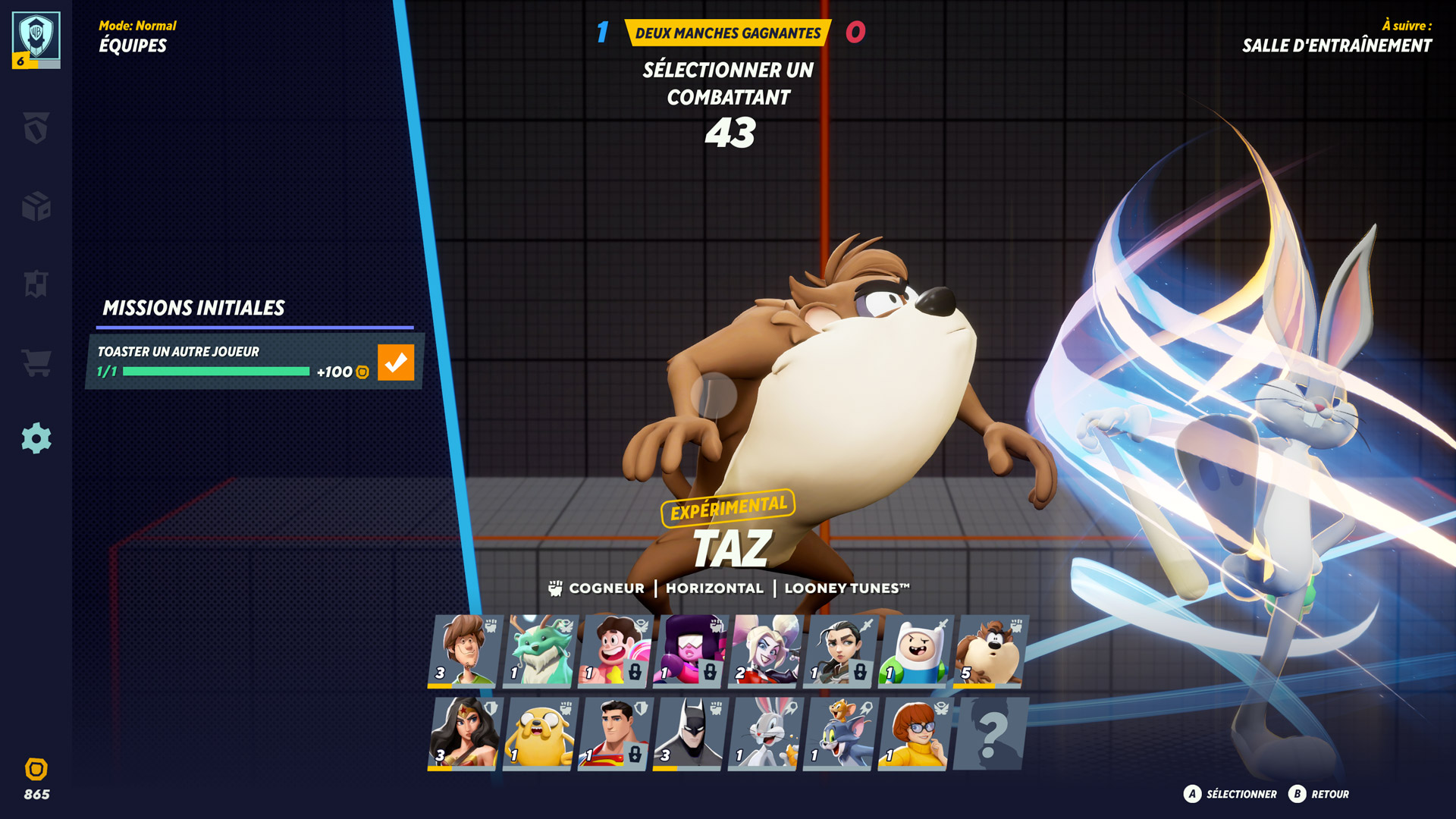Screen dimensions: 1456x819
Task: Pick Steven Universe from the roster
Action: point(614,651)
